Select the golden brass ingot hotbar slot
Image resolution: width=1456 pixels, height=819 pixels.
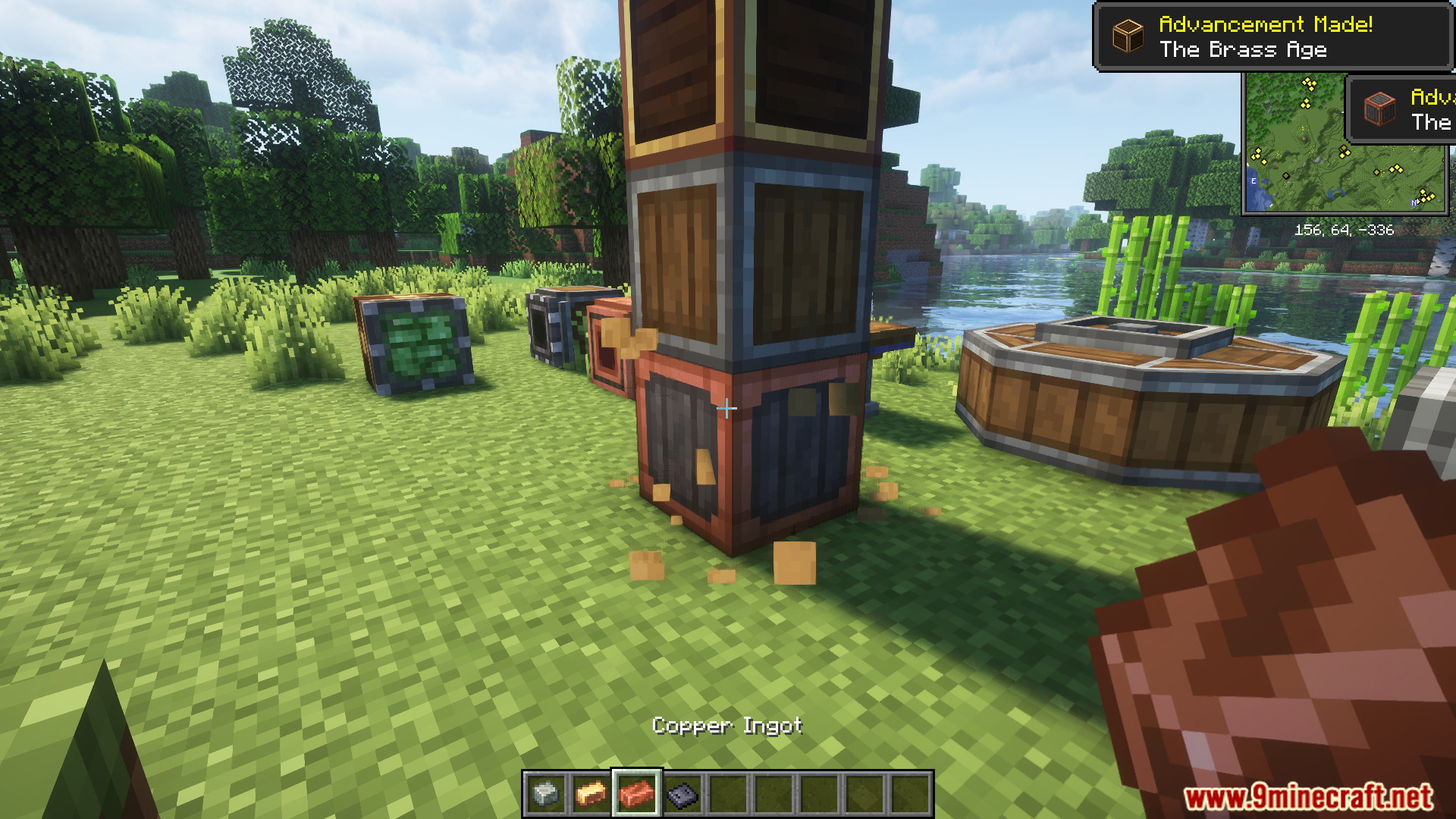pos(591,794)
